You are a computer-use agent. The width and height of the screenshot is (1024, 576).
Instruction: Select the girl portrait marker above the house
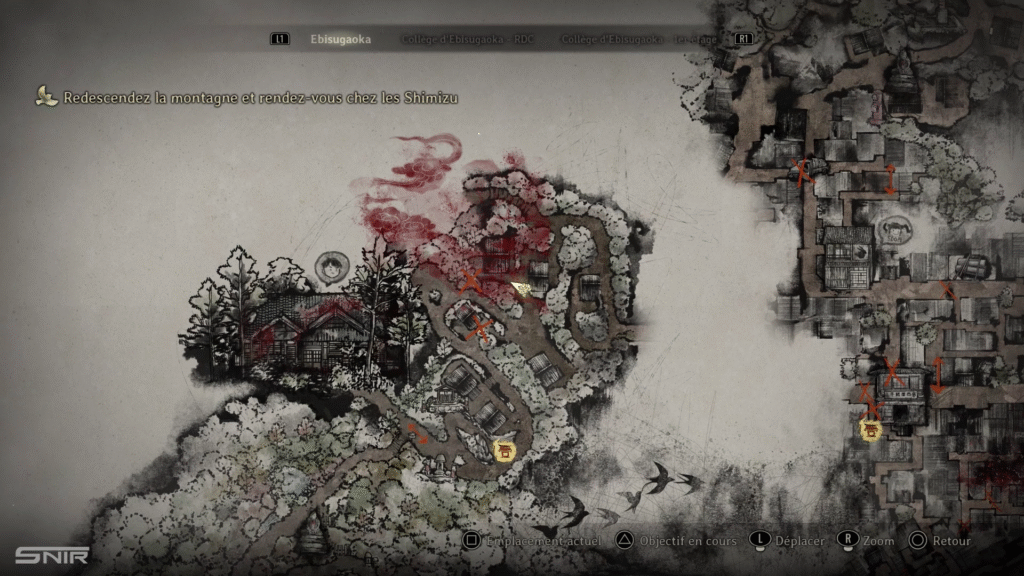(x=330, y=266)
